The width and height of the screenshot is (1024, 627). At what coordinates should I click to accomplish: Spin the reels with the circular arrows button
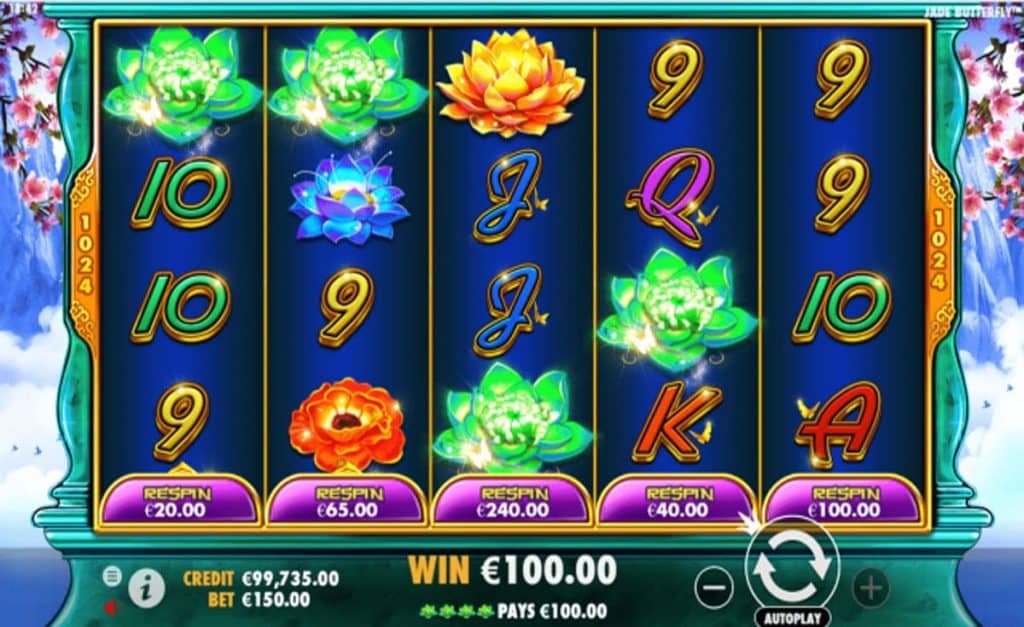click(x=791, y=566)
